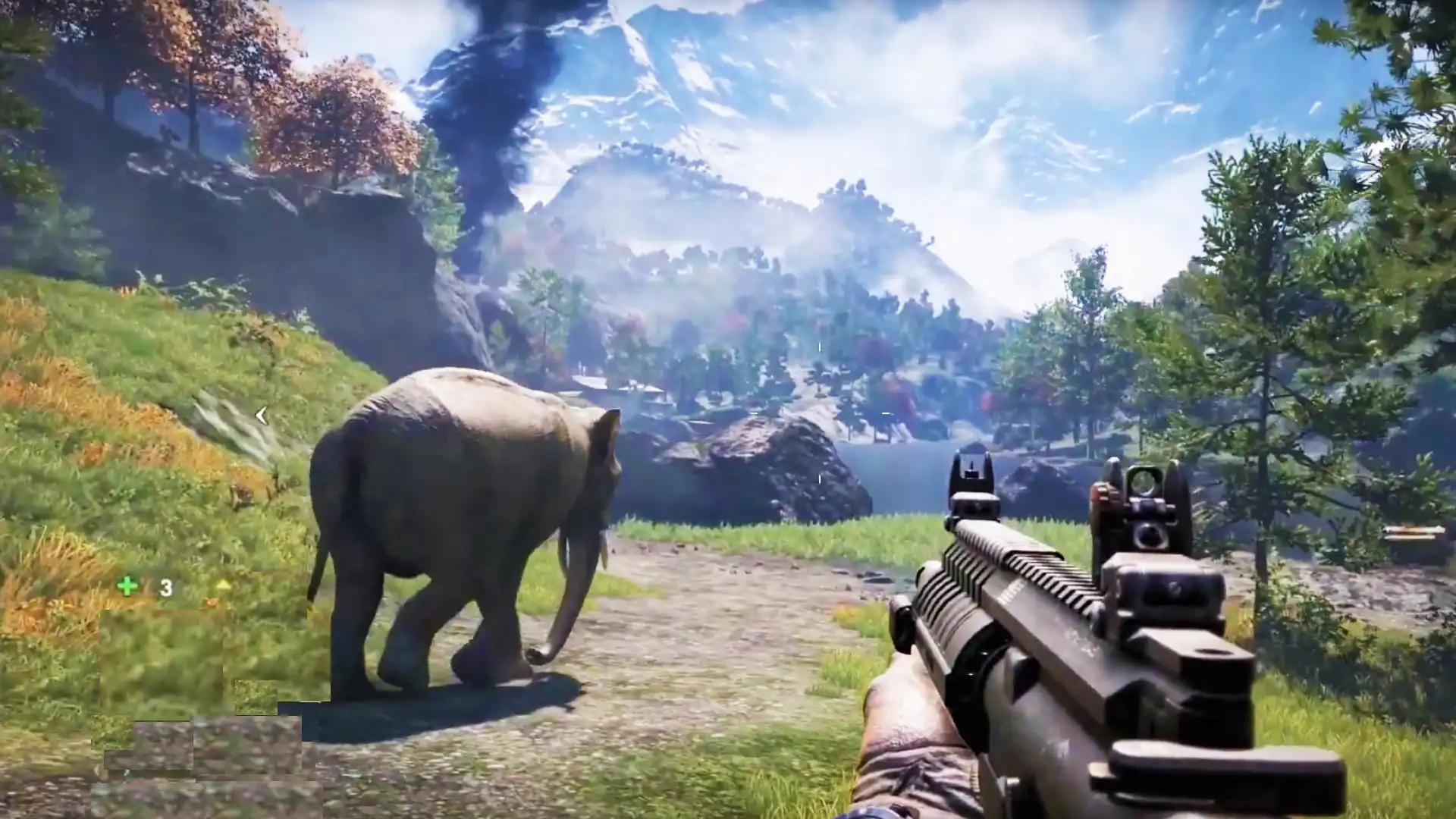Click the green health kit cross icon
Image resolution: width=1456 pixels, height=819 pixels.
pos(127,585)
